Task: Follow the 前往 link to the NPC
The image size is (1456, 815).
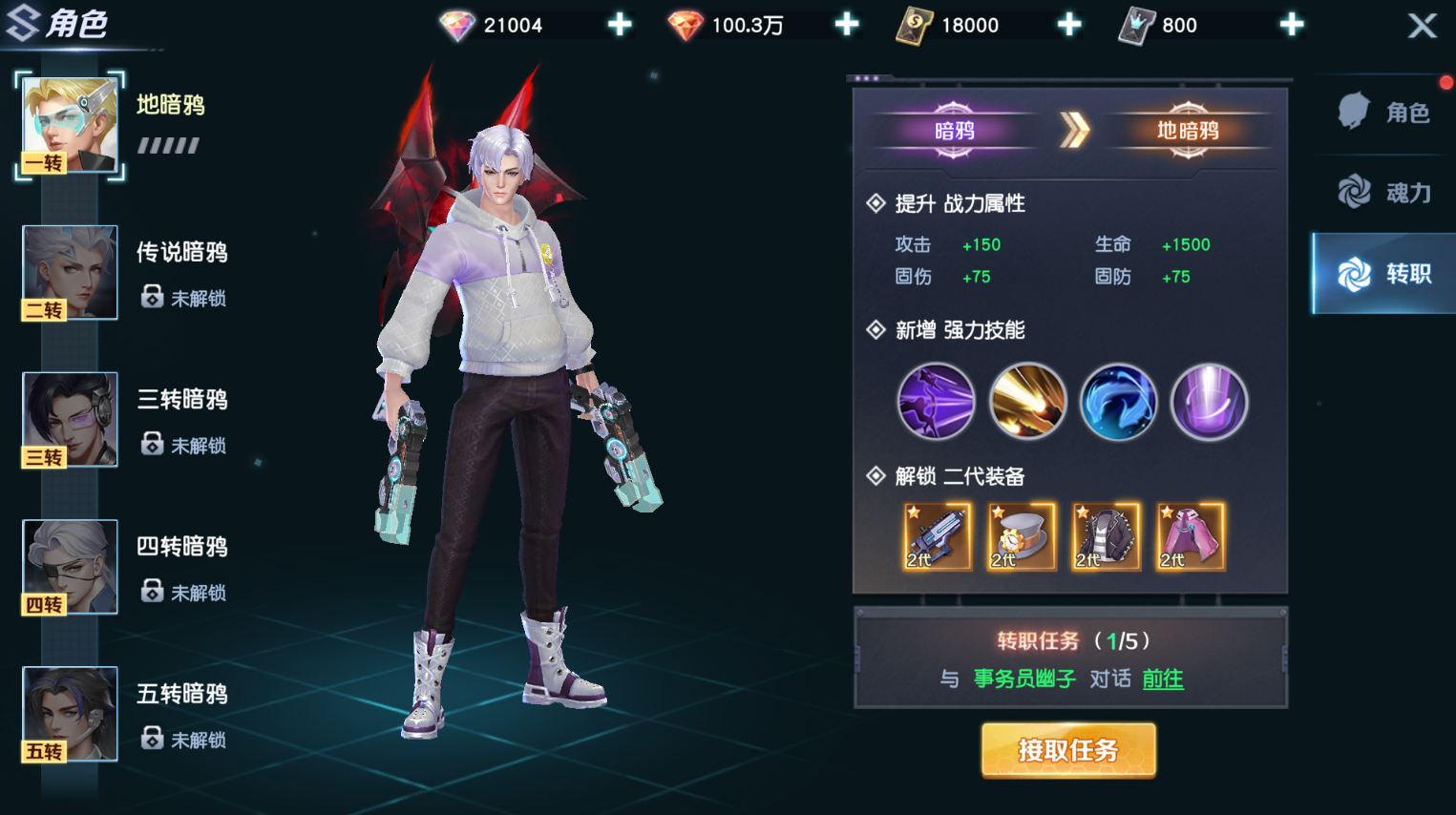Action: 1162,679
